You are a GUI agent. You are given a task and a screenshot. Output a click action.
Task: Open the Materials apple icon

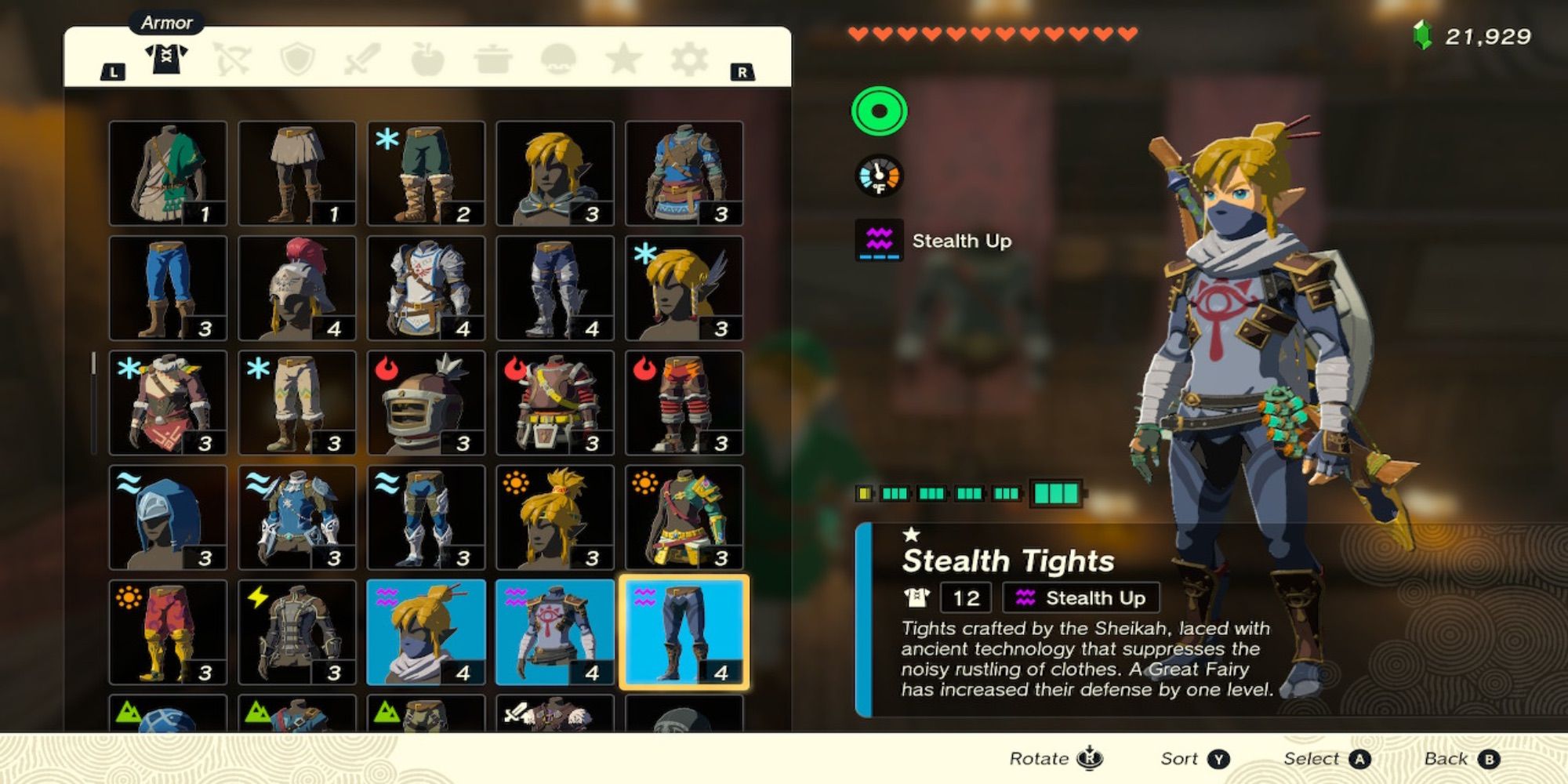(x=427, y=59)
